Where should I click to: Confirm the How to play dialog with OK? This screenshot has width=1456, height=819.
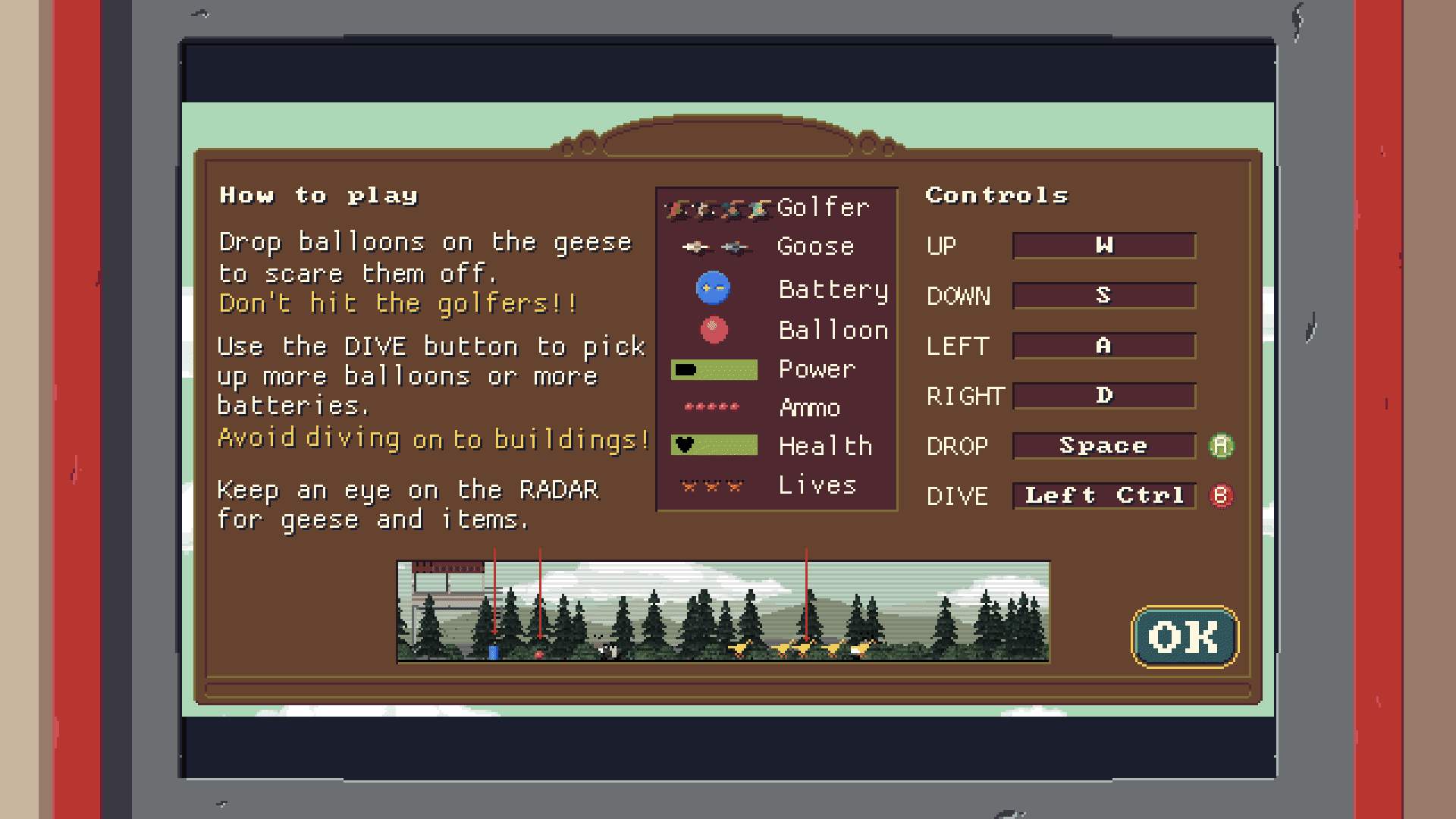tap(1185, 637)
